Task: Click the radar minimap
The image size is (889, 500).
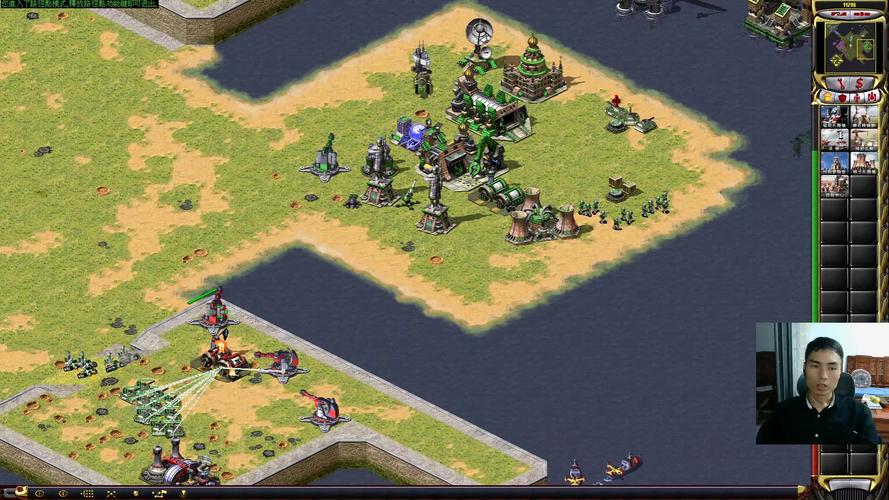Action: click(849, 46)
